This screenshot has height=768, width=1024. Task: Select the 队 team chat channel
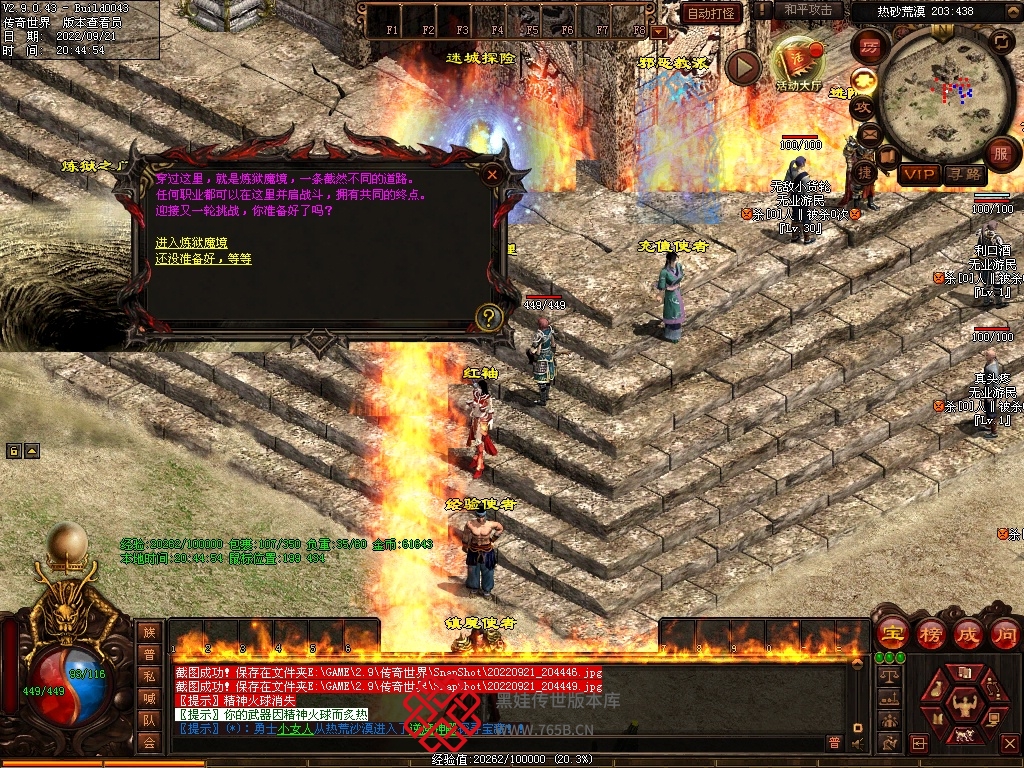(x=149, y=720)
